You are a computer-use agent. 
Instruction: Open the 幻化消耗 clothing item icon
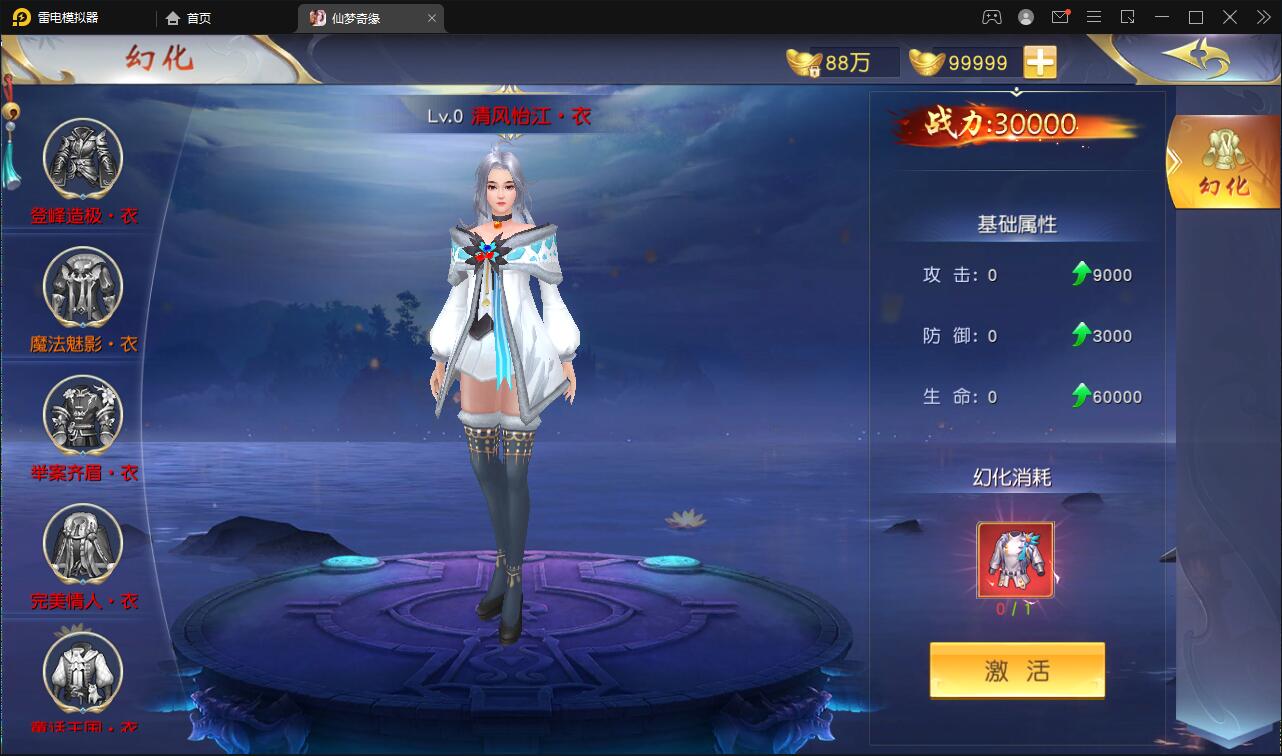pyautogui.click(x=1017, y=560)
